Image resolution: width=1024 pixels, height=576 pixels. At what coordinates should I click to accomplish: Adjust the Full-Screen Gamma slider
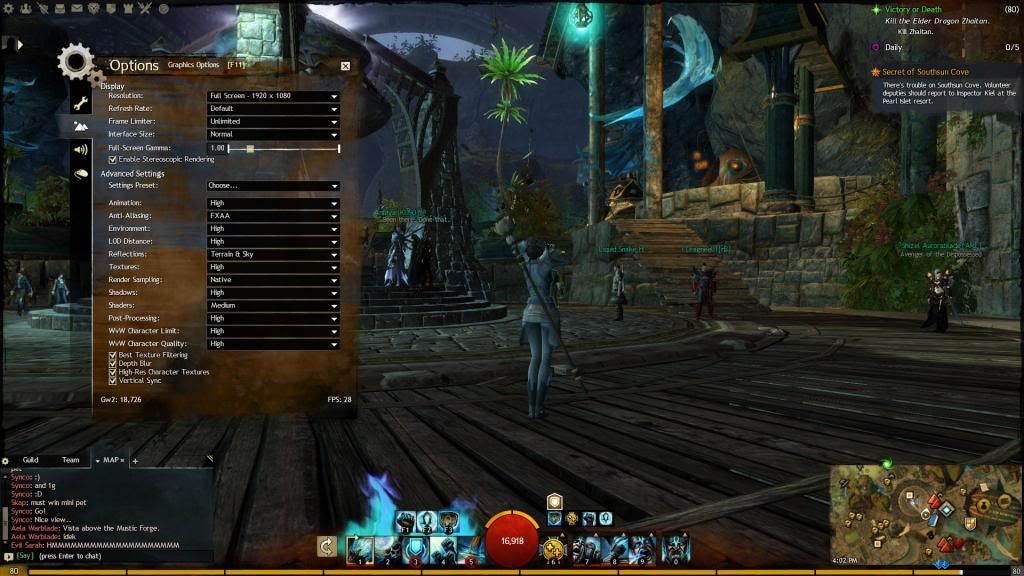pos(250,148)
